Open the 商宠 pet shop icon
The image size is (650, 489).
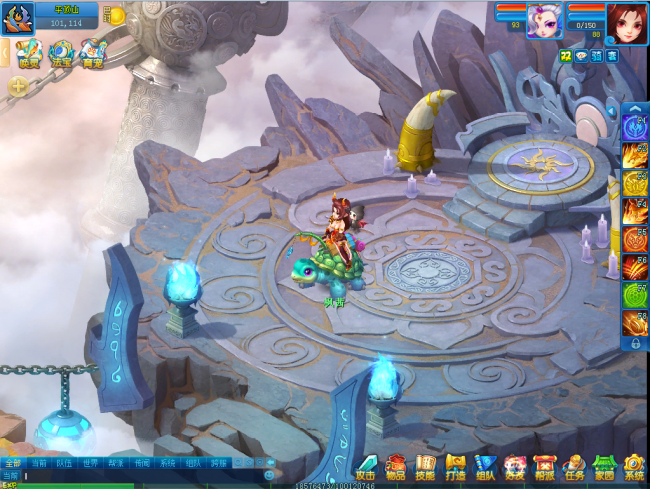coord(93,52)
